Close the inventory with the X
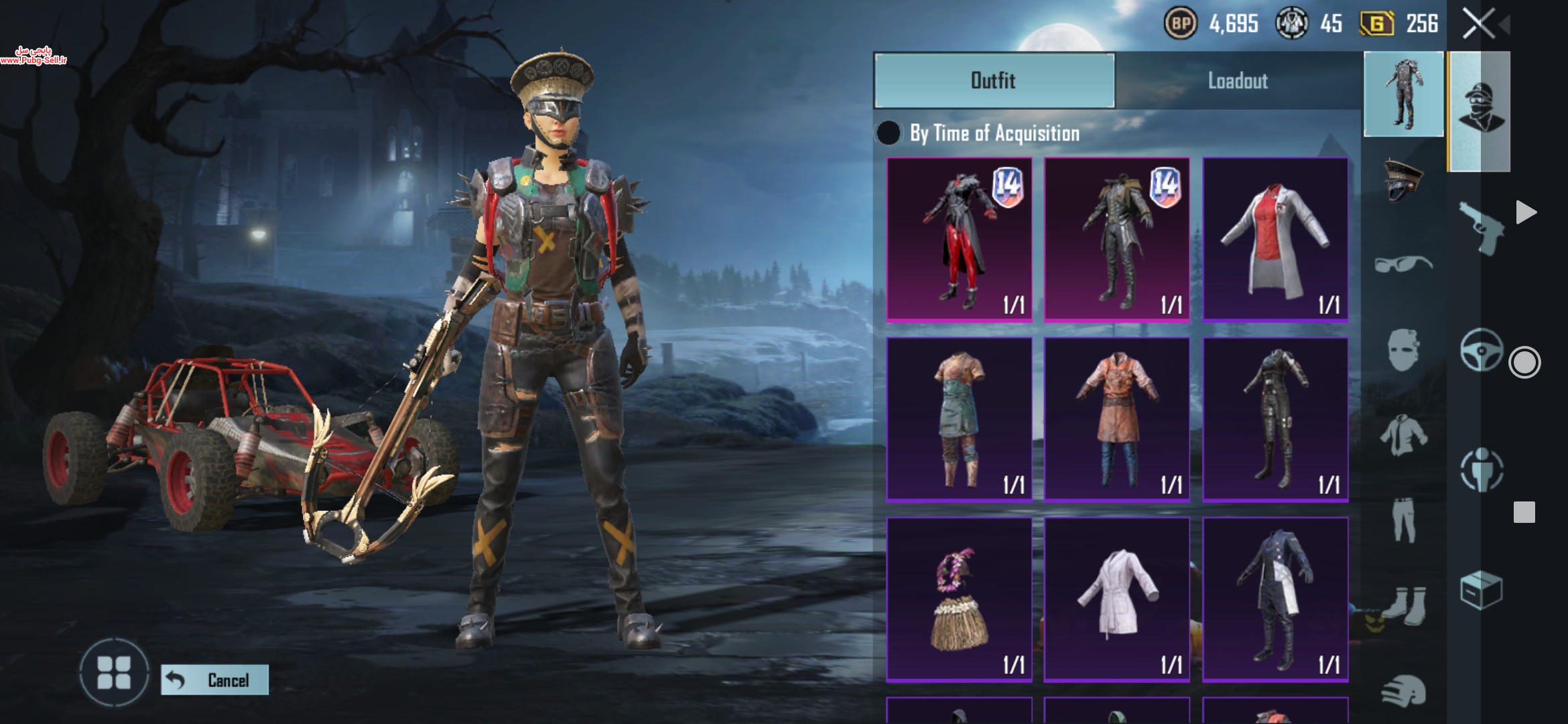1568x724 pixels. [x=1478, y=24]
